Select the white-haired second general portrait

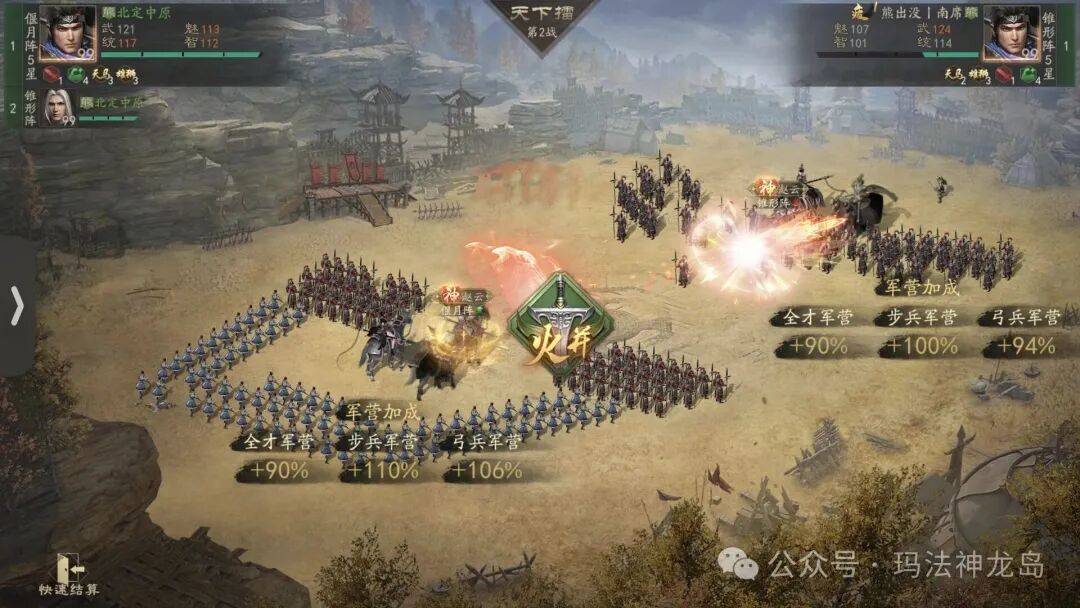click(x=58, y=107)
